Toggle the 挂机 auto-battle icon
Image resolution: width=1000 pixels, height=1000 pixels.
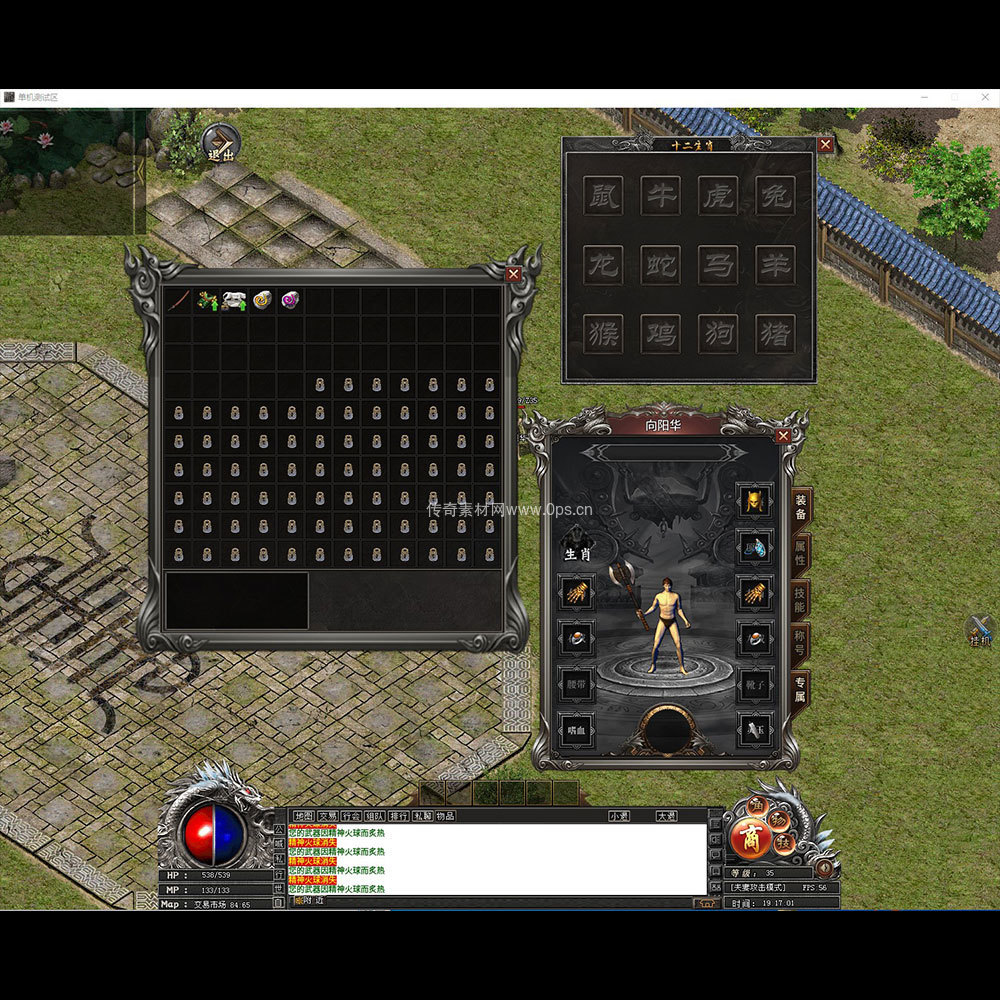[980, 630]
